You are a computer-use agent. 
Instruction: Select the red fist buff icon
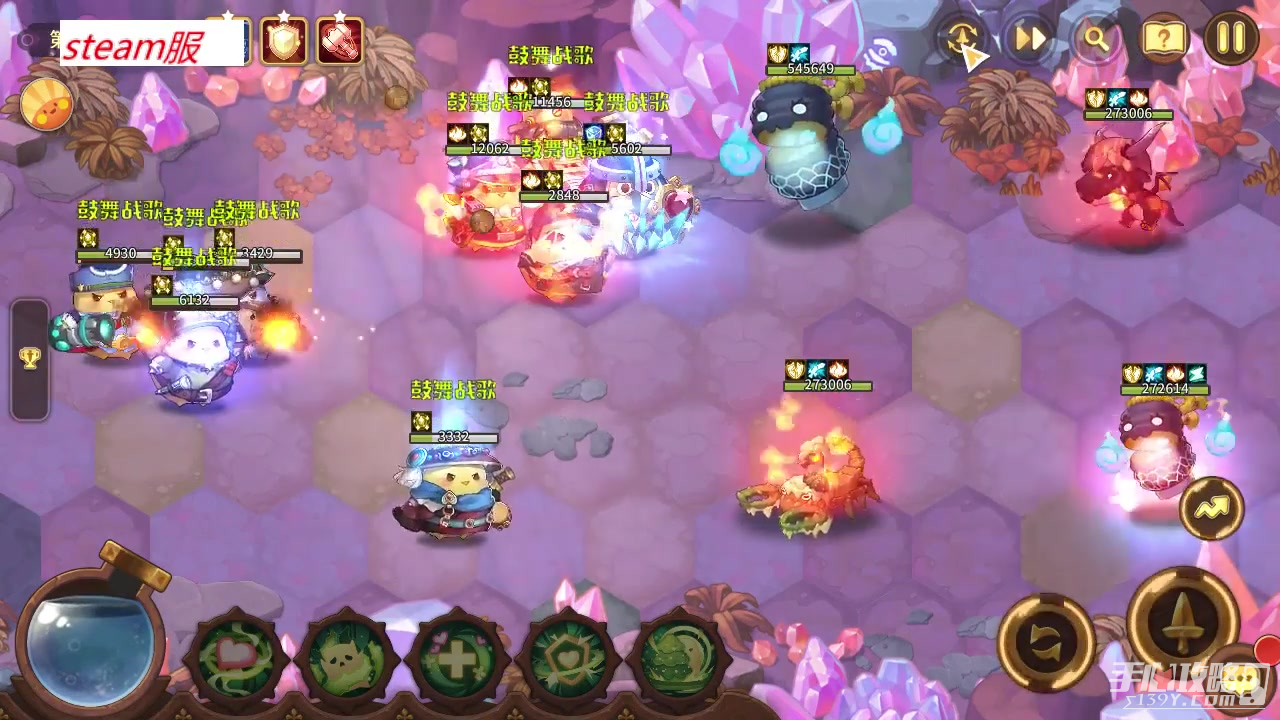[340, 42]
